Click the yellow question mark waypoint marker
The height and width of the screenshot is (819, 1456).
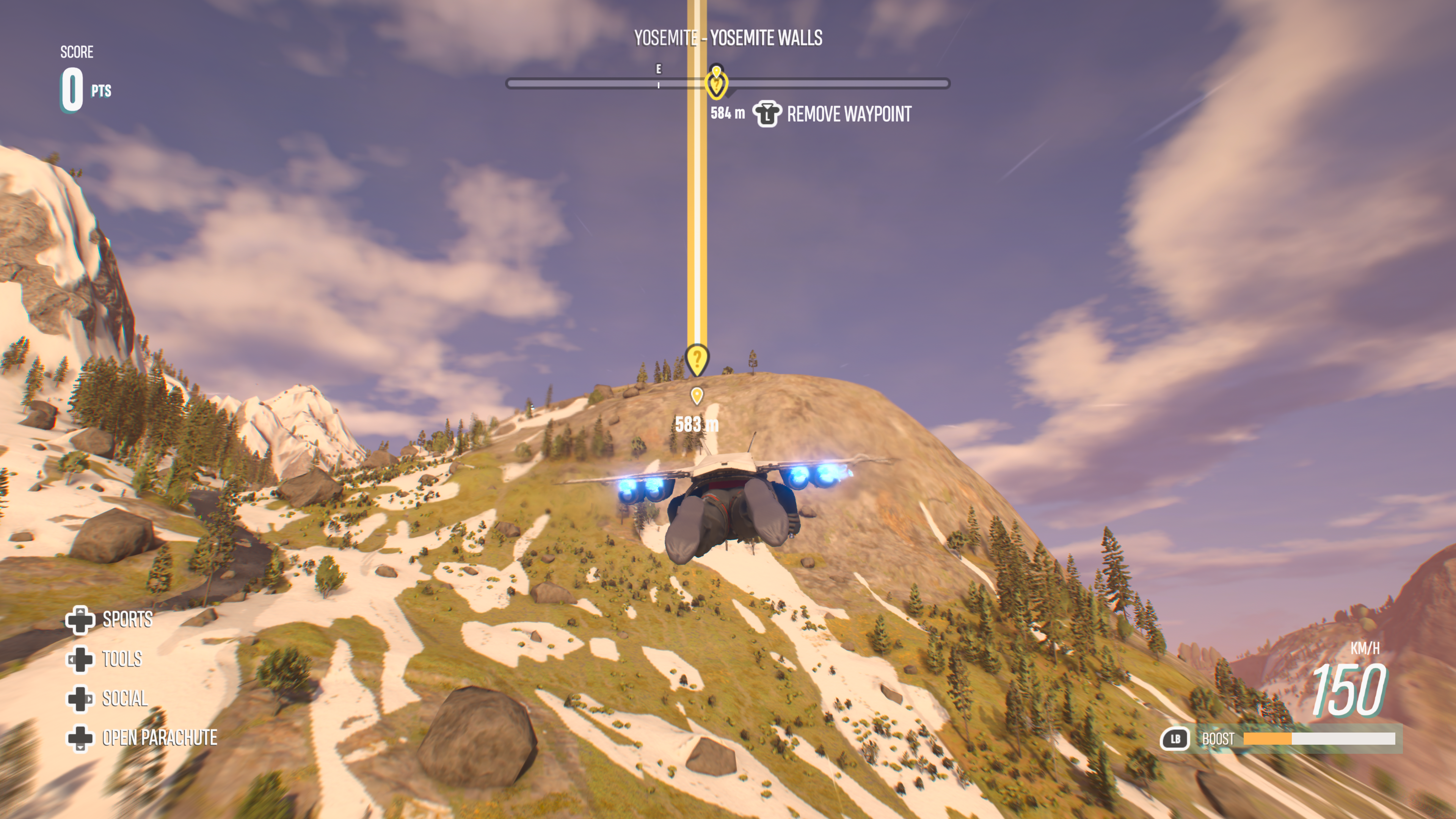coord(697,359)
